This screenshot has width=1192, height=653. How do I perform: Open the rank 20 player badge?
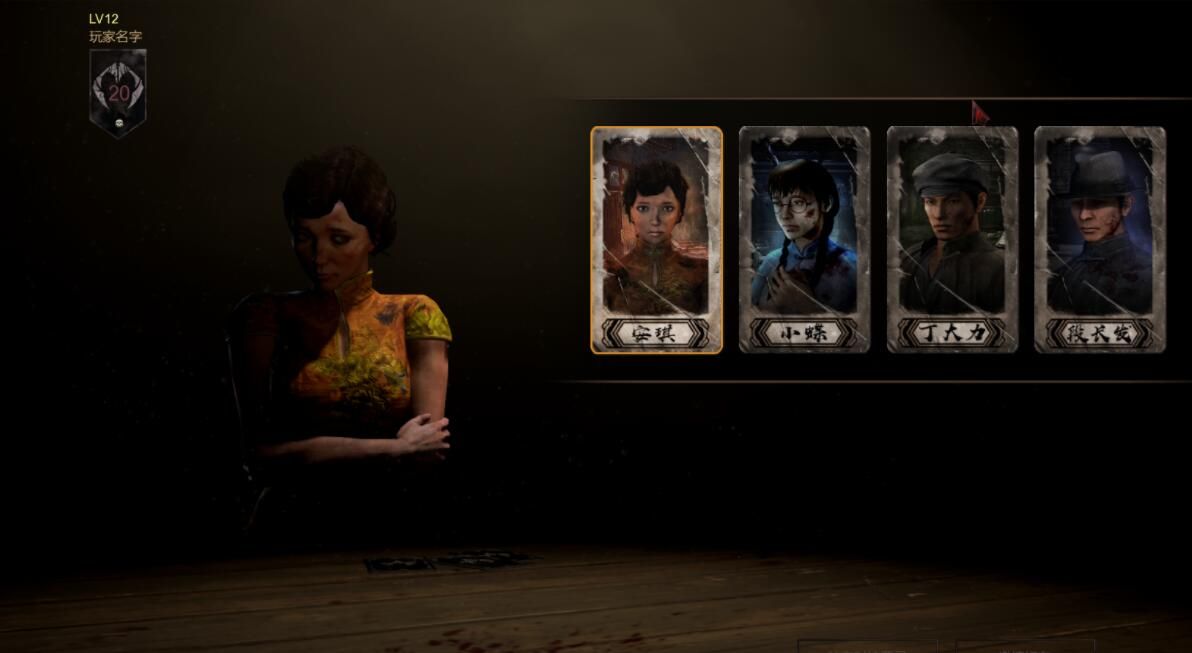pos(118,92)
